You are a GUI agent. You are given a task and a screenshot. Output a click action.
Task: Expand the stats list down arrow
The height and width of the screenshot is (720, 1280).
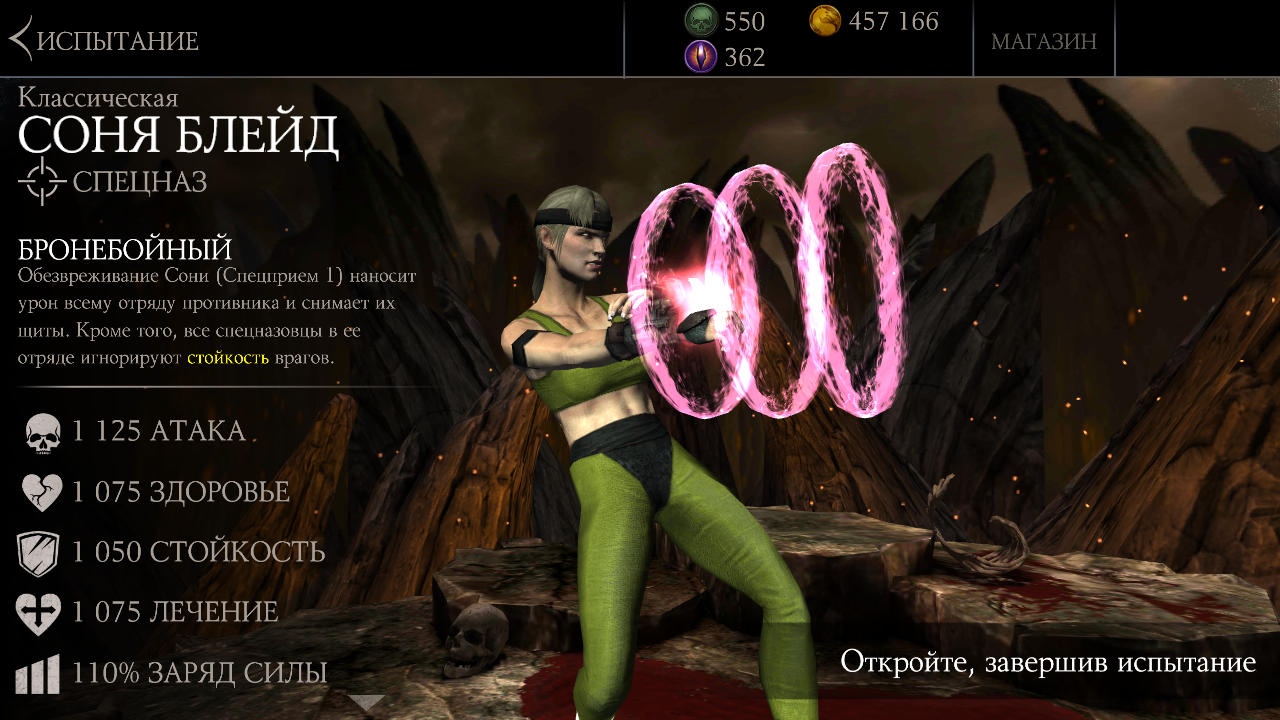point(367,702)
